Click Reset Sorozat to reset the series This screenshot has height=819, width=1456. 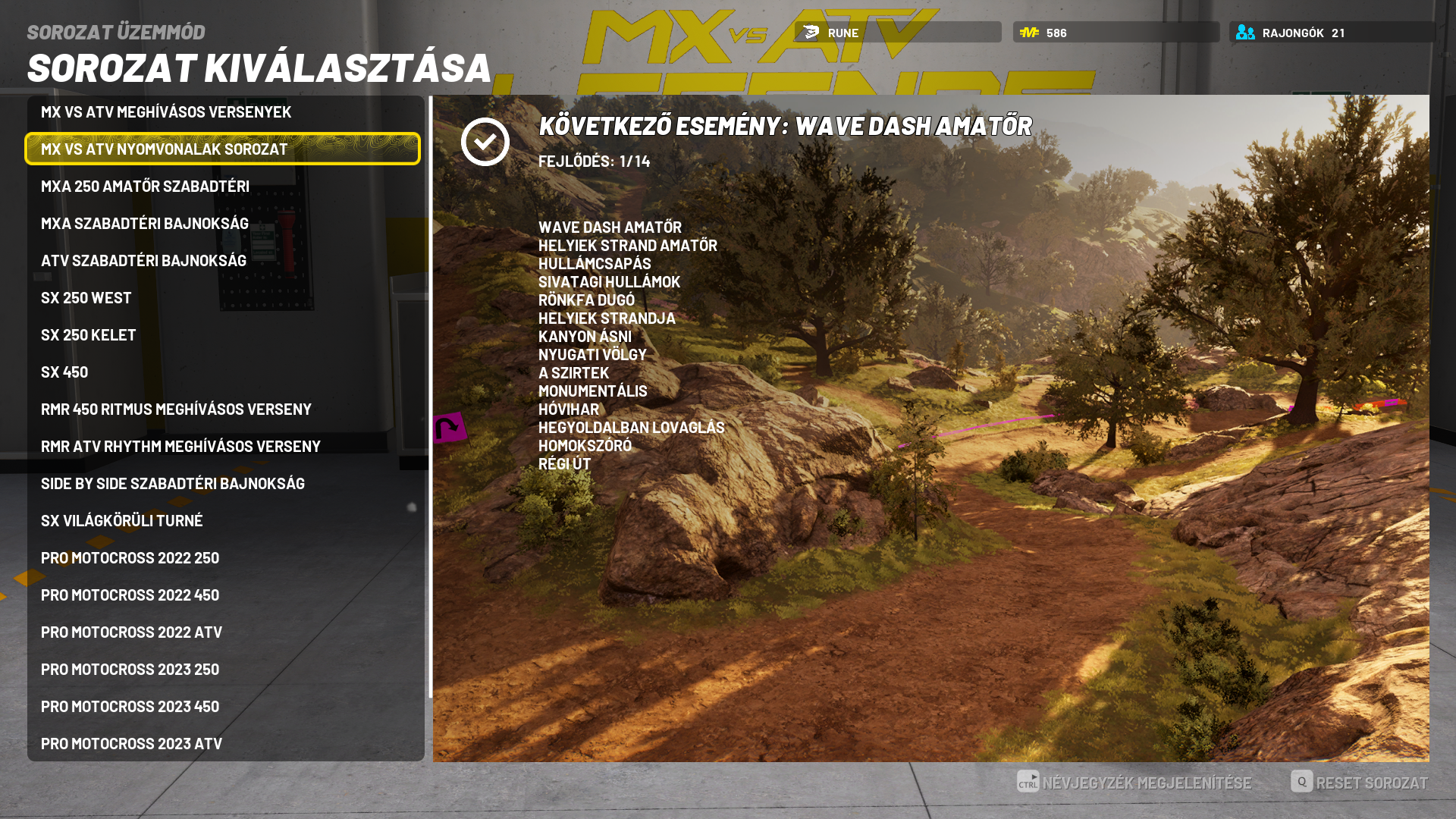click(x=1359, y=783)
